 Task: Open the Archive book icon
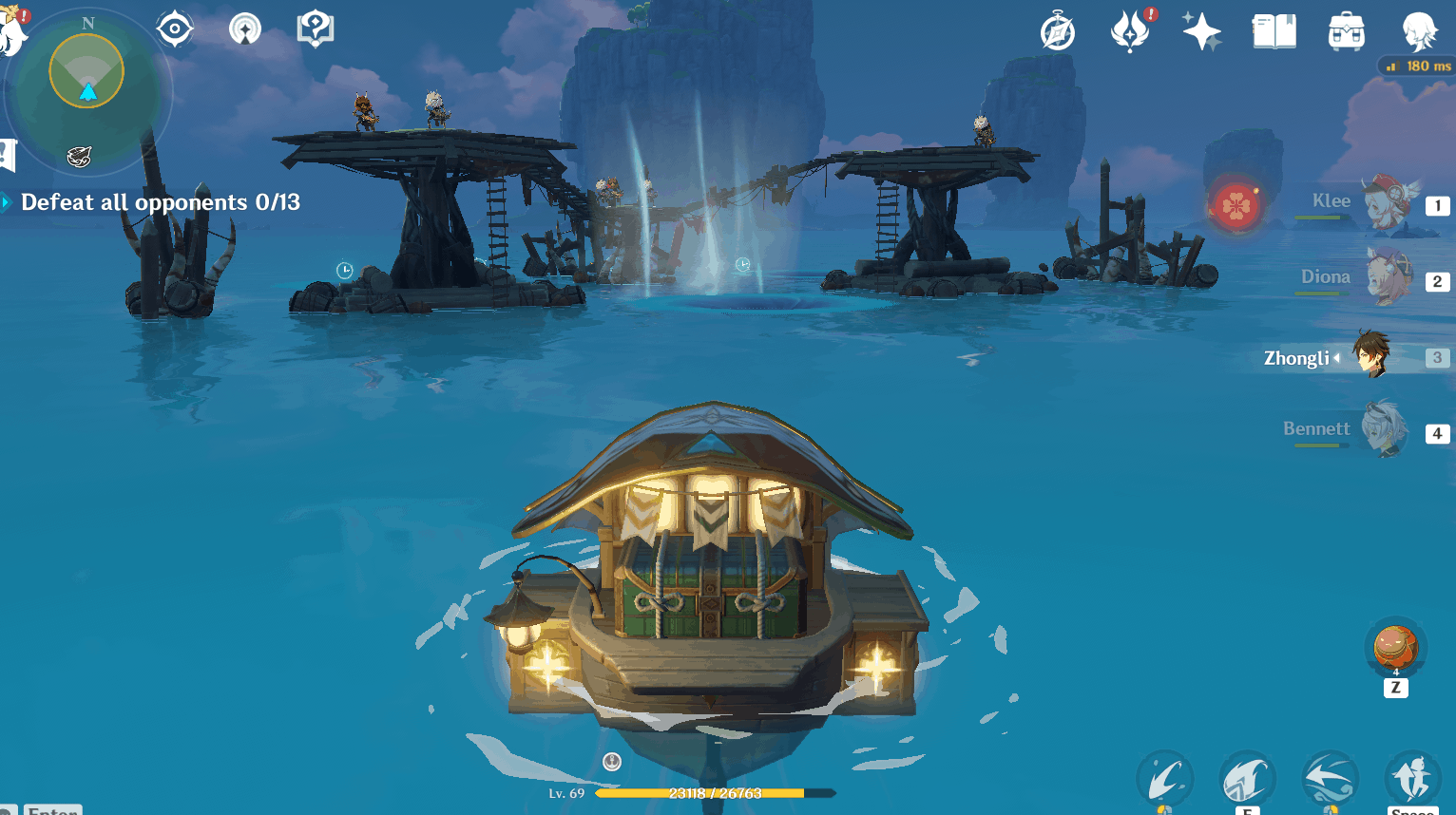[x=1274, y=31]
